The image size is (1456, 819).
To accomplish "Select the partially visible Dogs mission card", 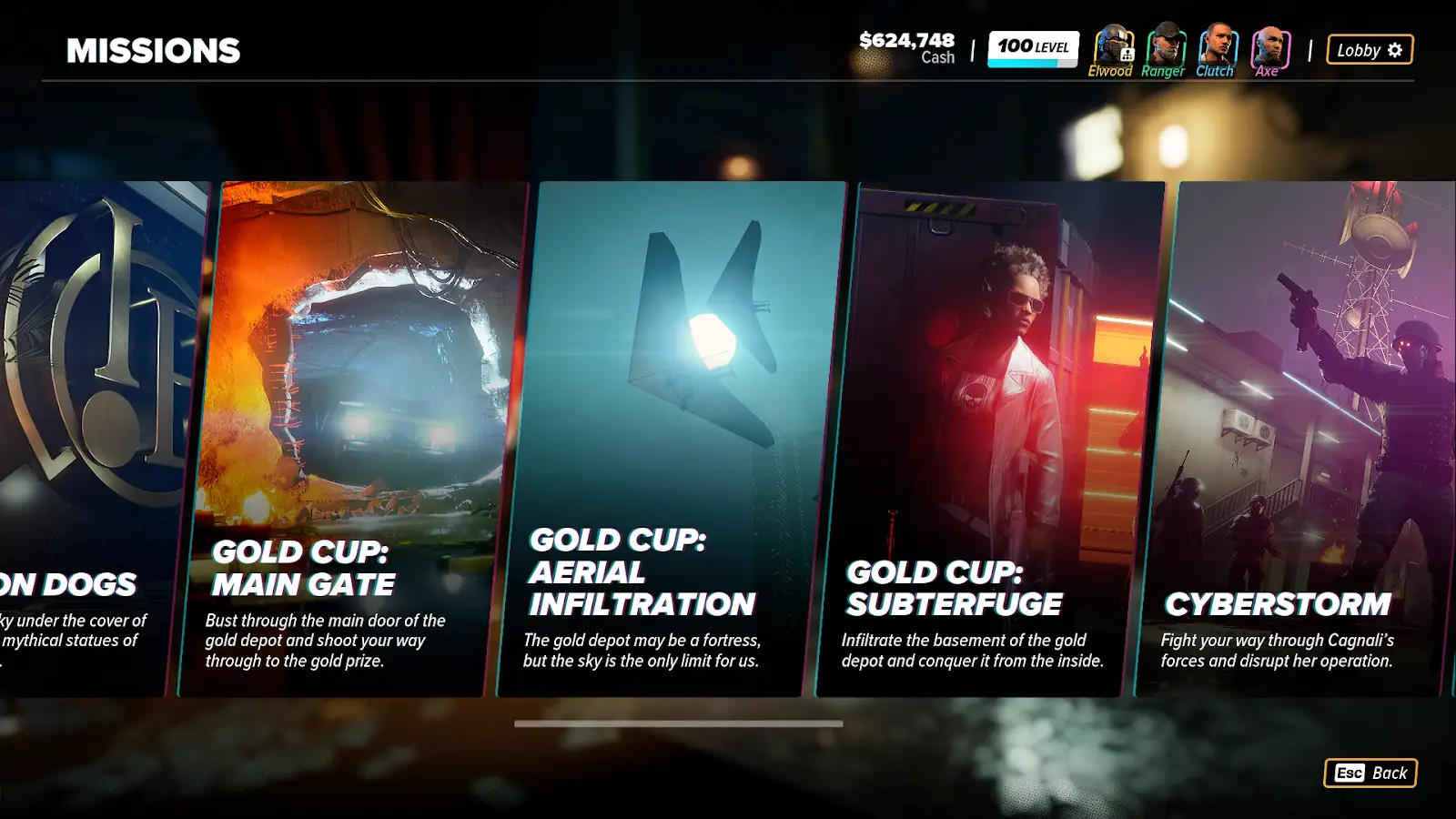I will [91, 437].
